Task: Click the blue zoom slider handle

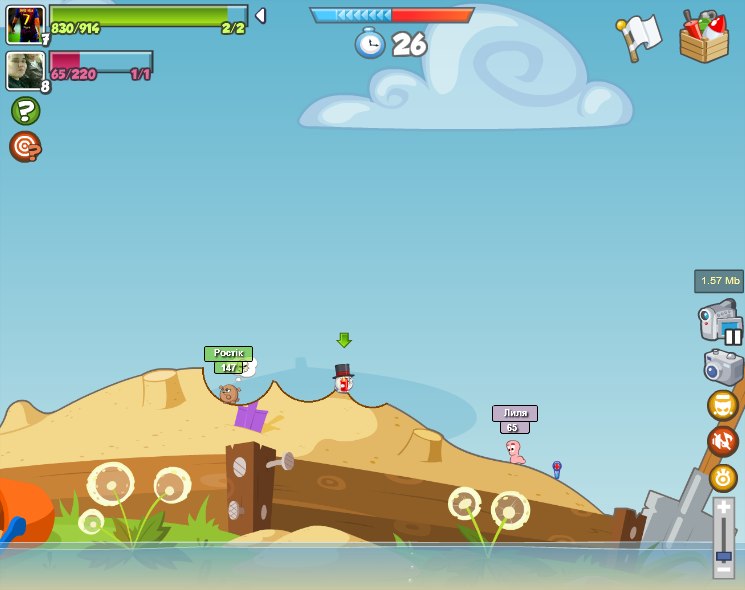Action: 723,553
